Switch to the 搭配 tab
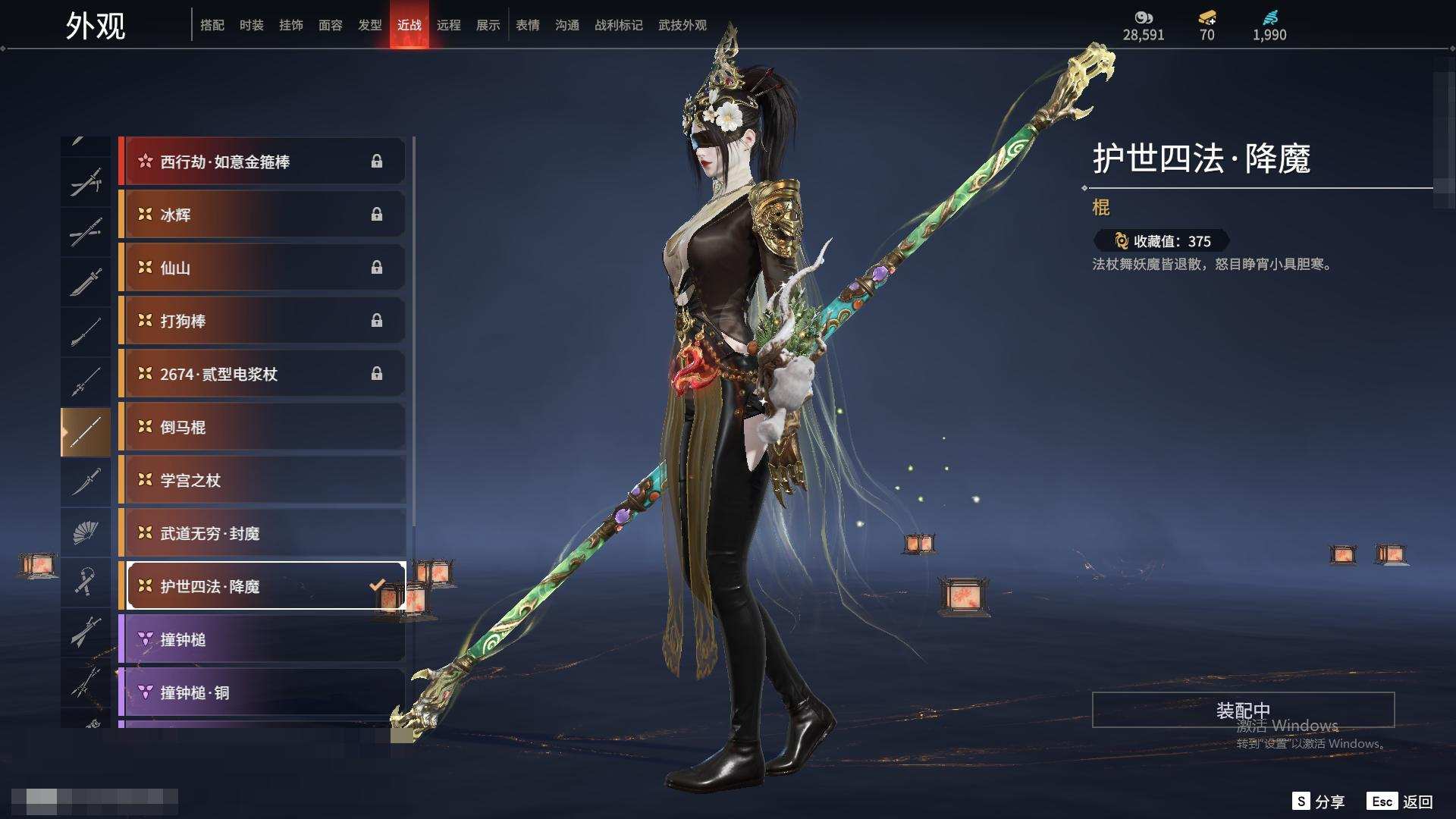This screenshot has height=819, width=1456. click(212, 25)
